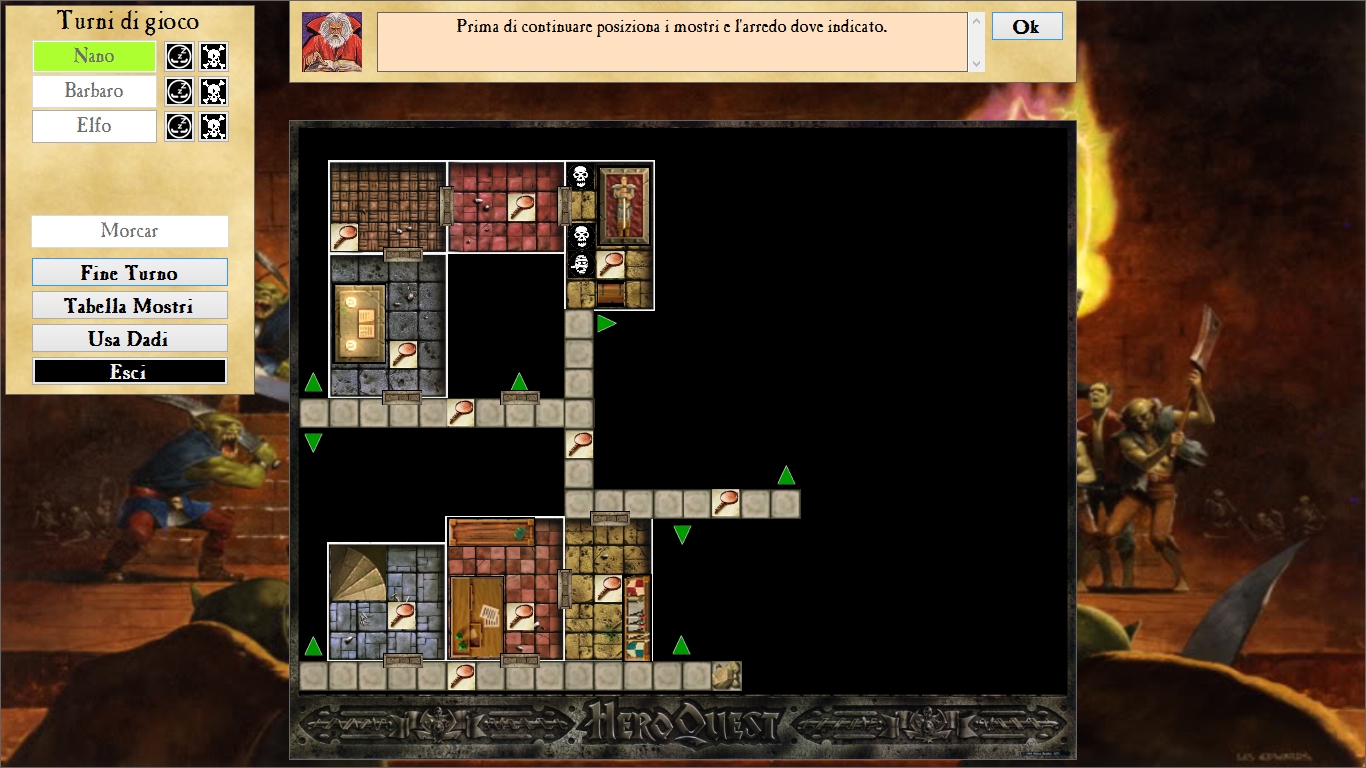Image resolution: width=1366 pixels, height=768 pixels.
Task: Toggle the sleep icon next to Elfo
Action: tap(179, 127)
